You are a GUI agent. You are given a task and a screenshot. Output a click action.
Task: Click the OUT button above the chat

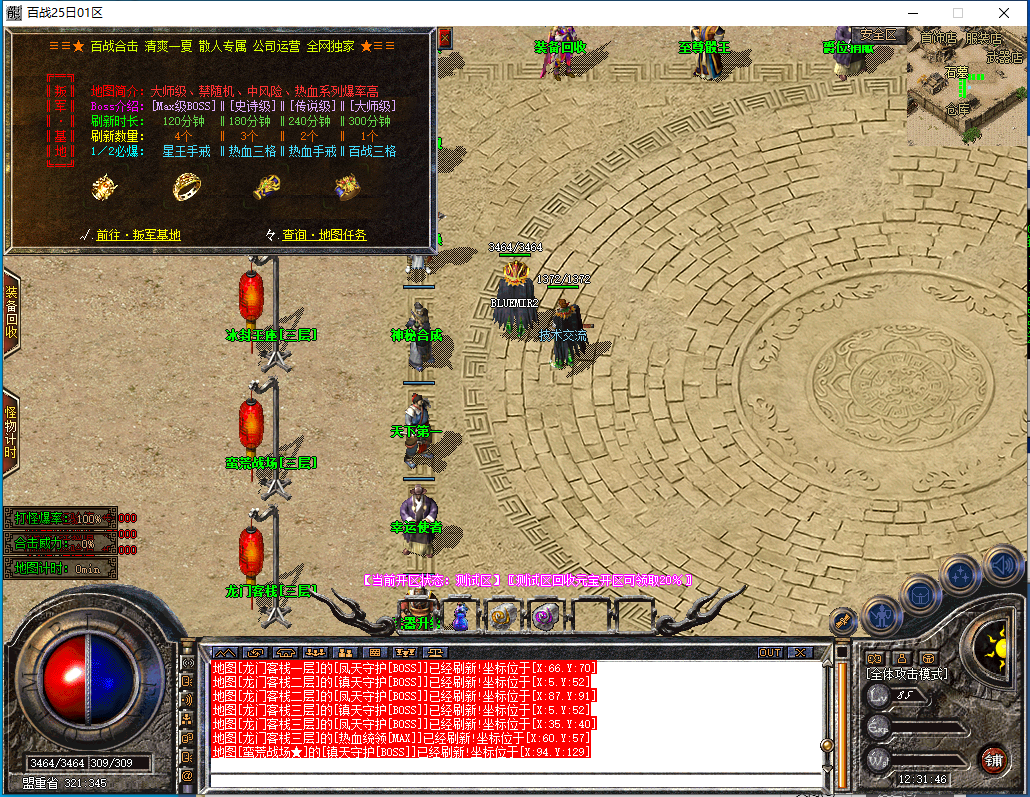[769, 653]
